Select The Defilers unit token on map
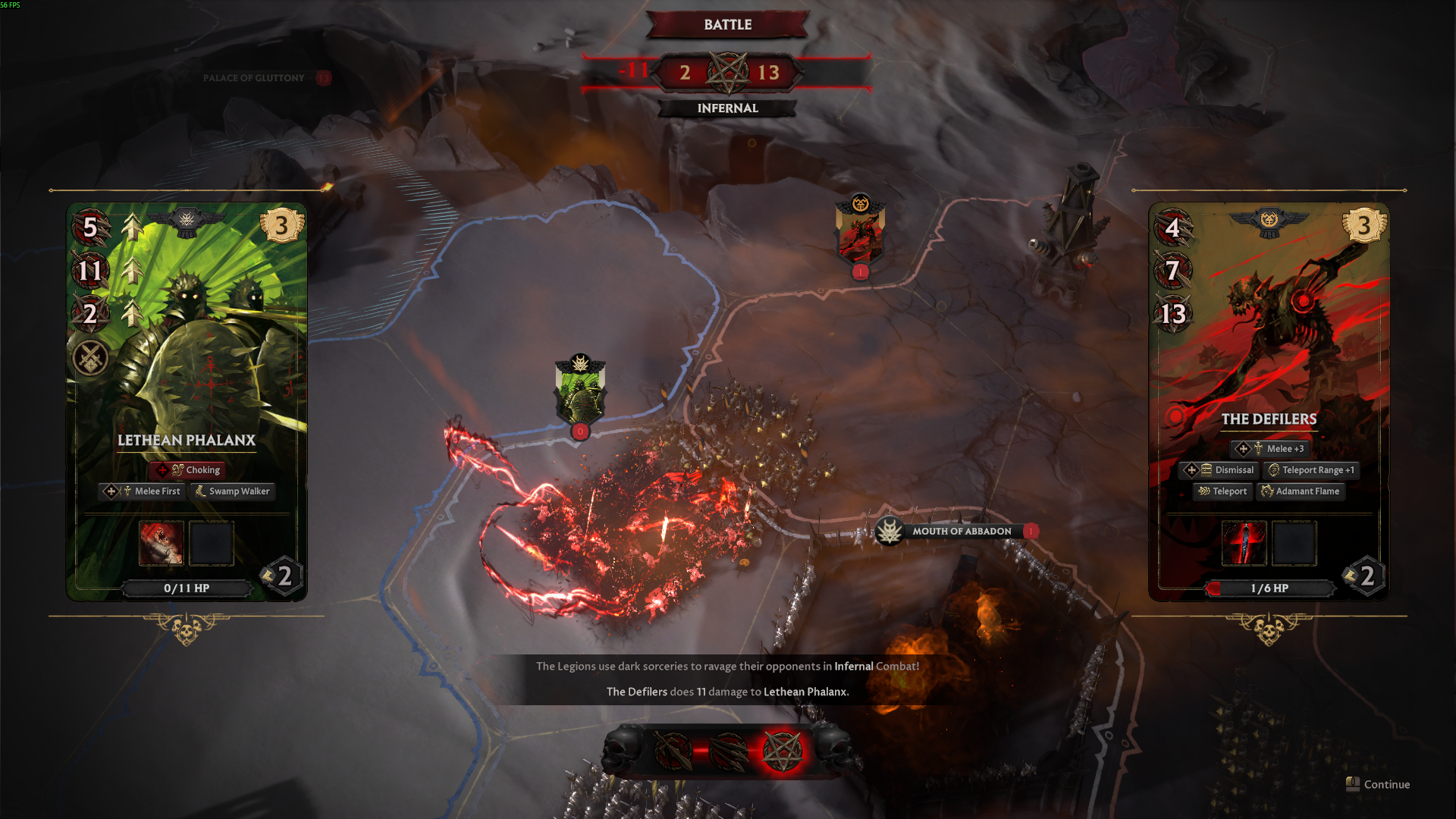The image size is (1456, 819). pos(860,231)
